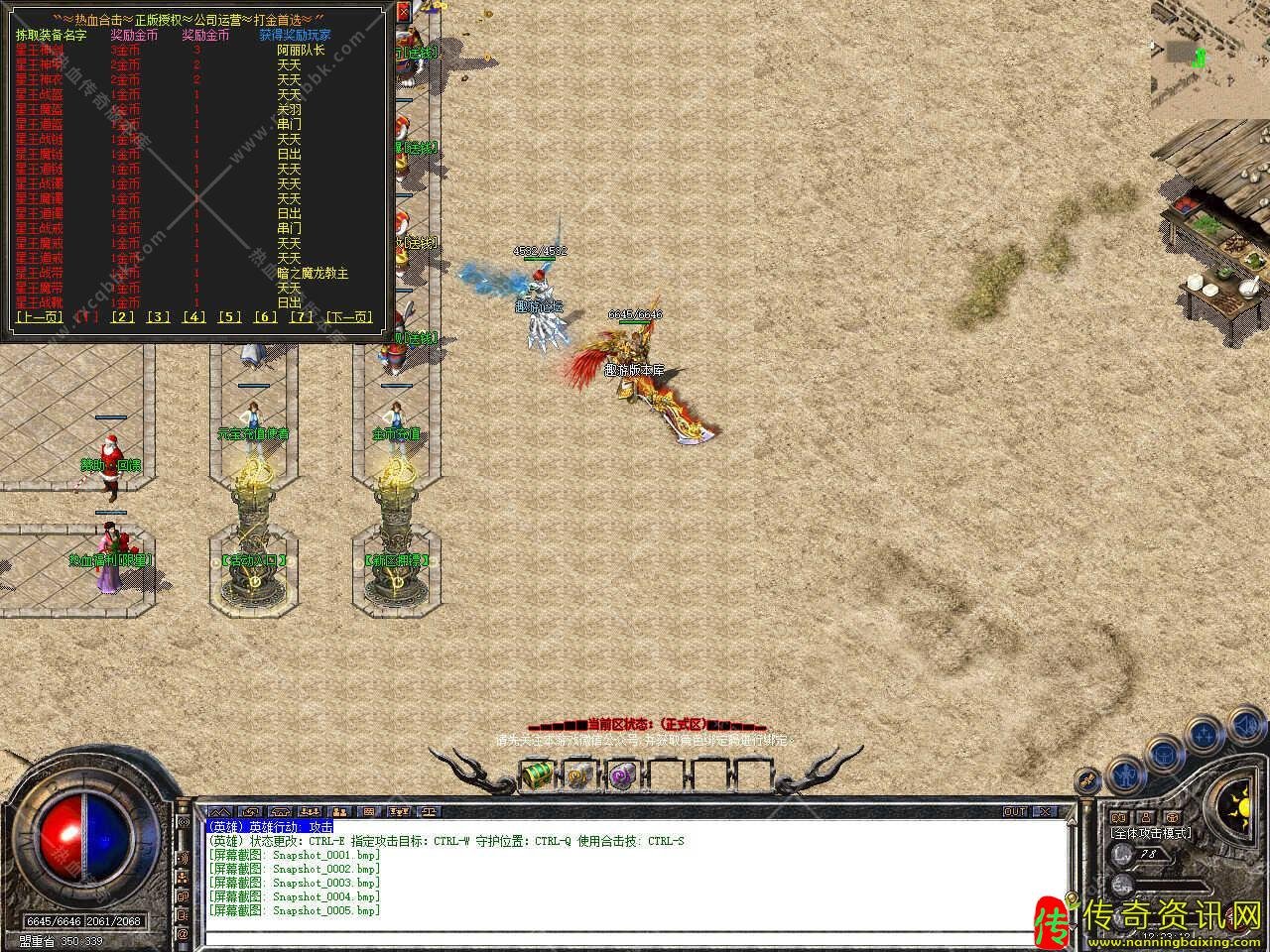The image size is (1270, 952).
Task: Jump to page 2 of the reward list
Action: pos(123,317)
